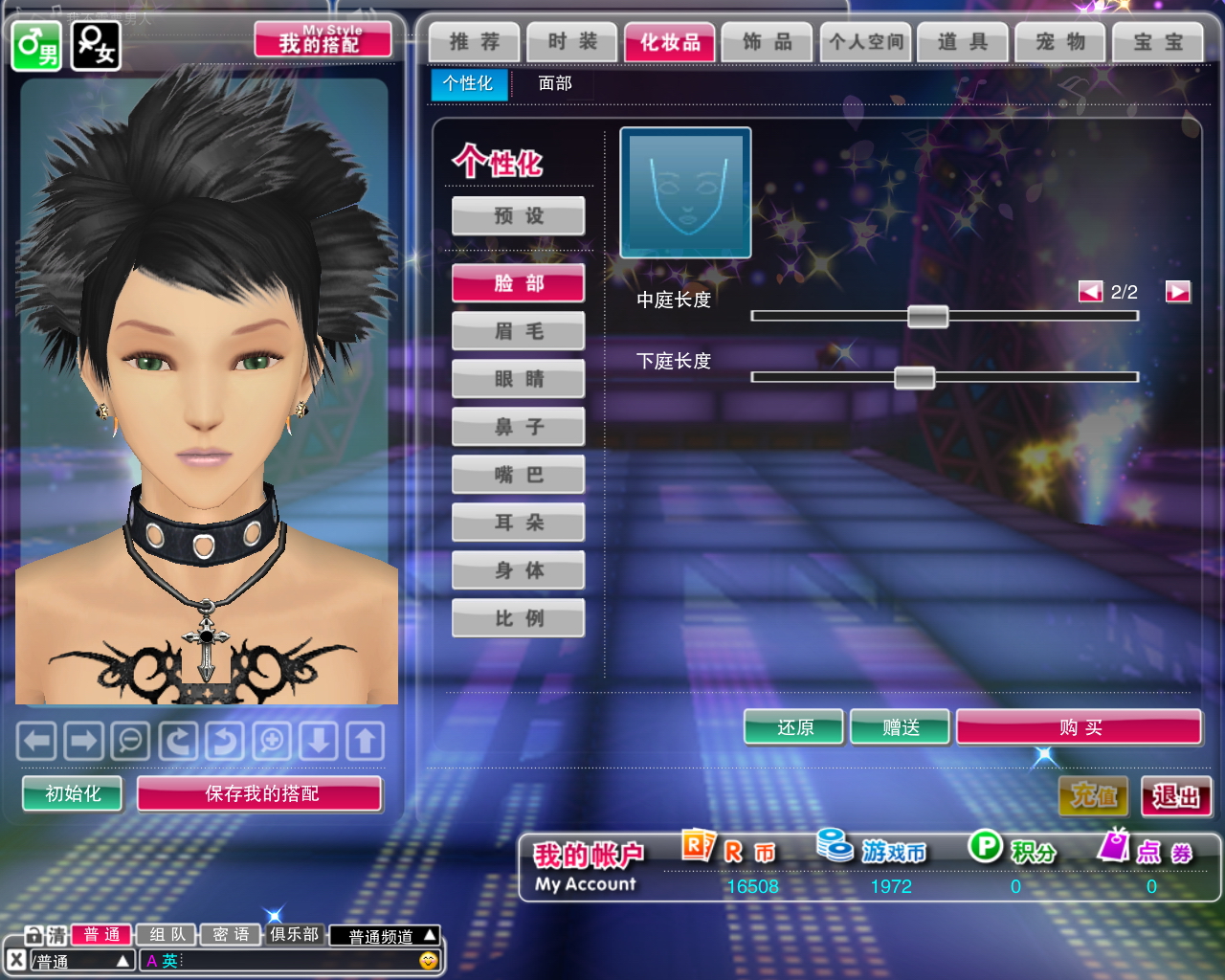This screenshot has height=980, width=1225.
Task: Click the 购买 buy button
Action: pyautogui.click(x=1080, y=727)
